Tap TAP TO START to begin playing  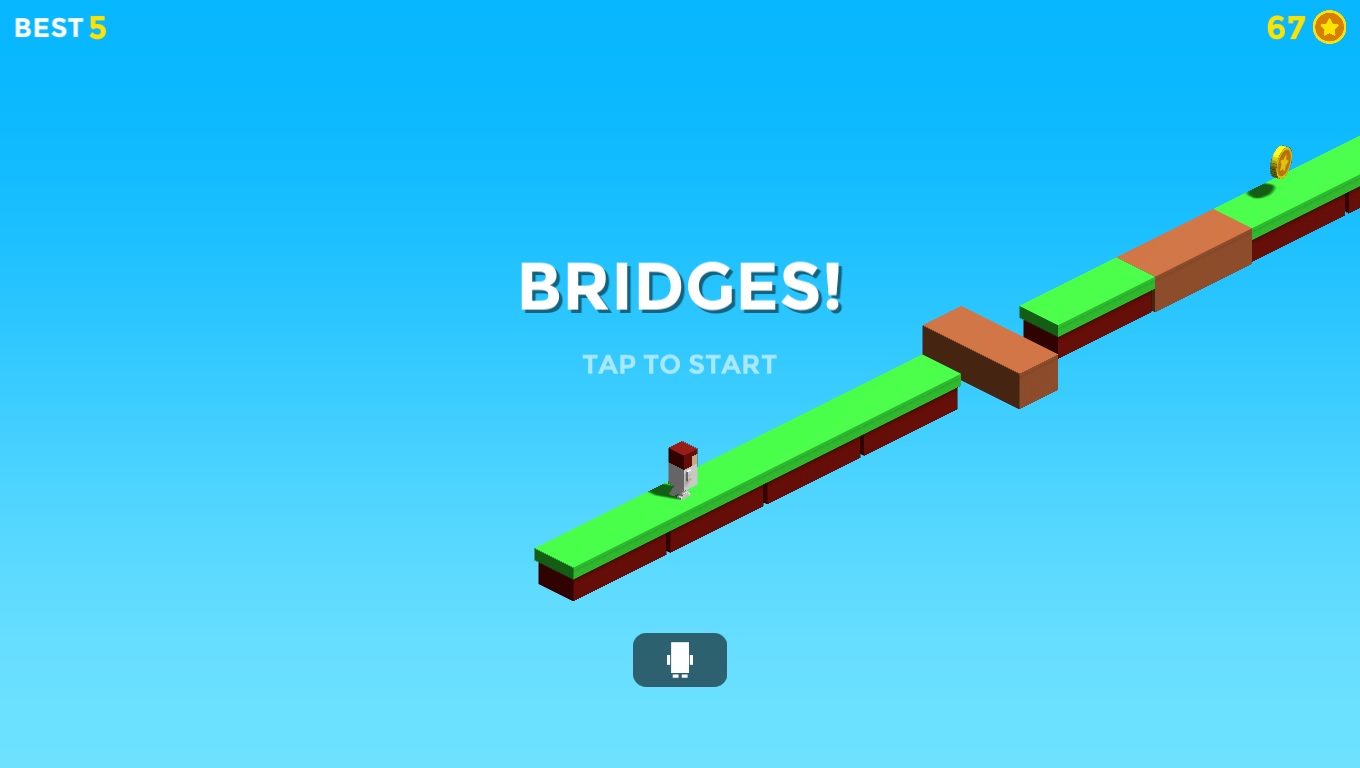[680, 365]
